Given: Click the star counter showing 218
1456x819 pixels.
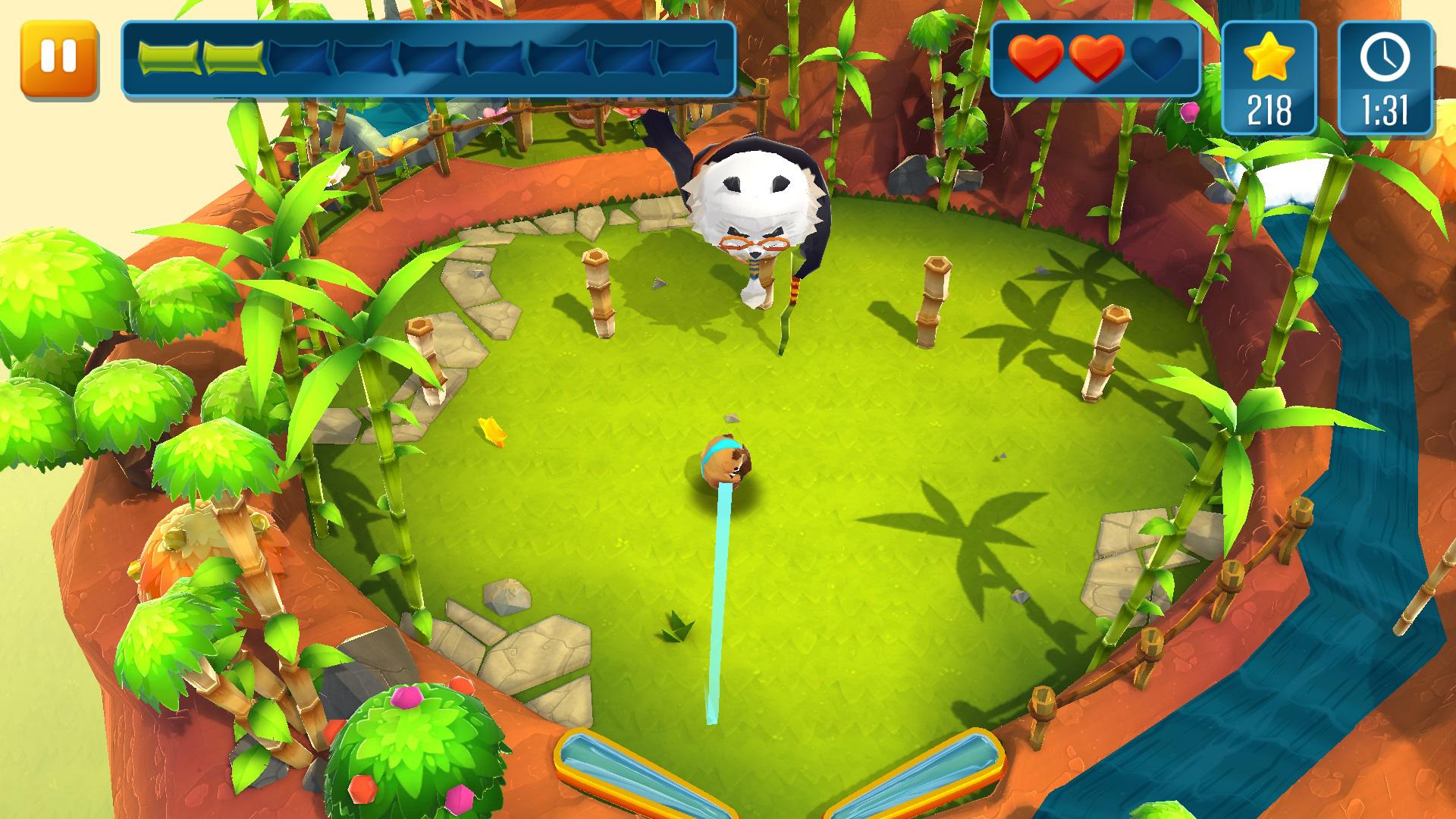Looking at the screenshot, I should [1269, 108].
